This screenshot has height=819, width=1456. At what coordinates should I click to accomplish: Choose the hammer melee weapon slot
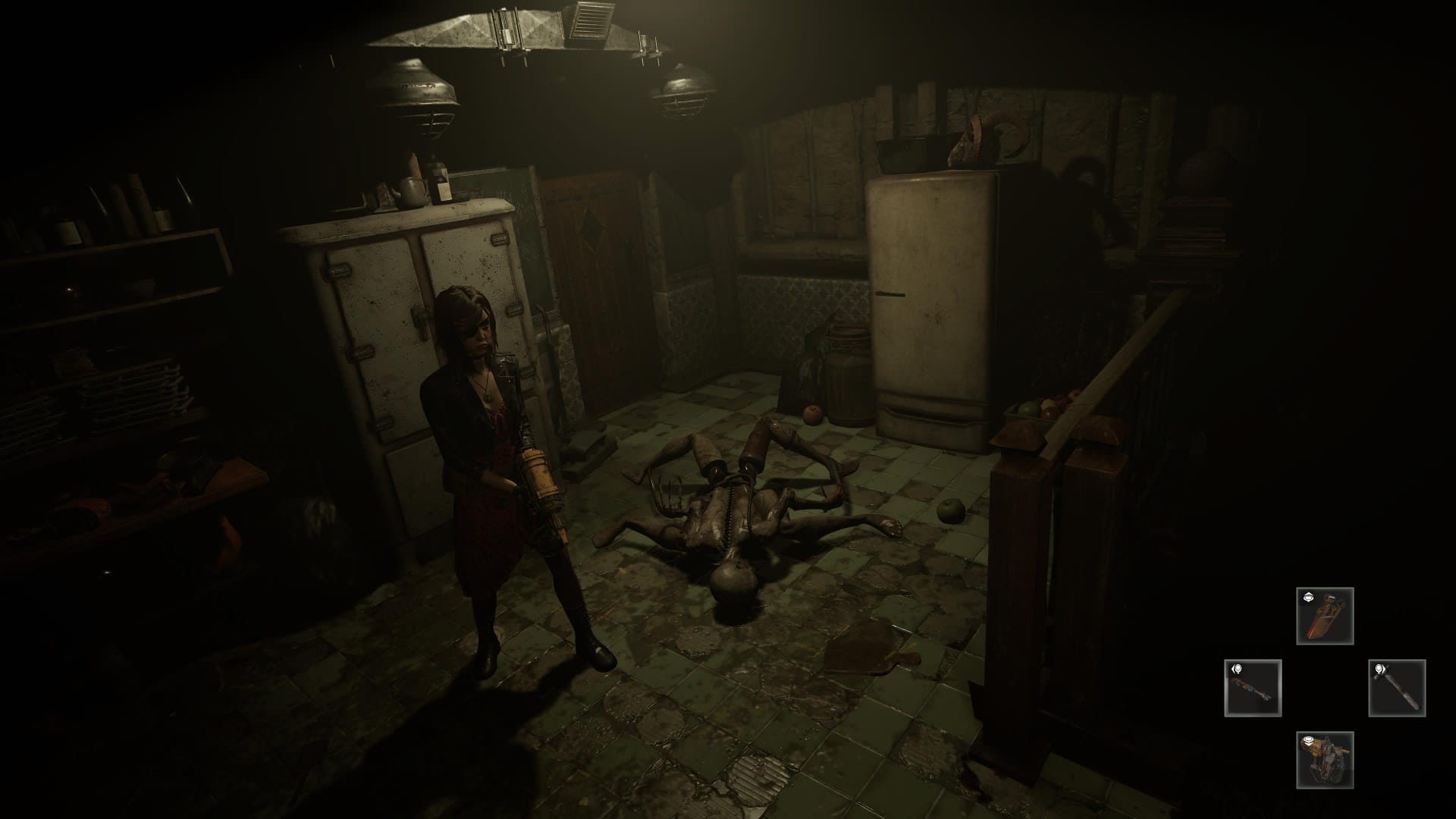[x=1397, y=688]
